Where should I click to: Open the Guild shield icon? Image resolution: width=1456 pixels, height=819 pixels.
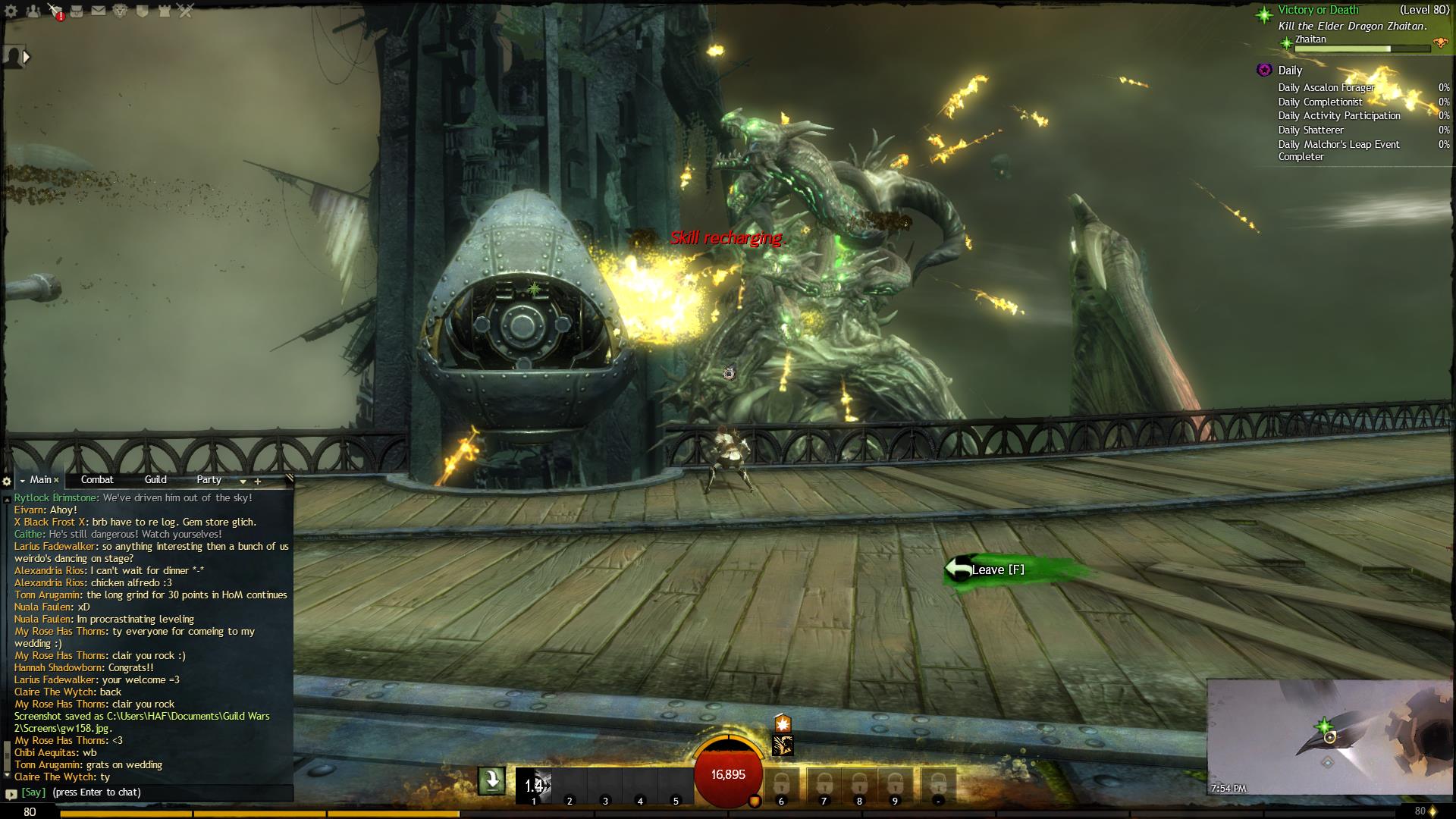click(x=142, y=11)
